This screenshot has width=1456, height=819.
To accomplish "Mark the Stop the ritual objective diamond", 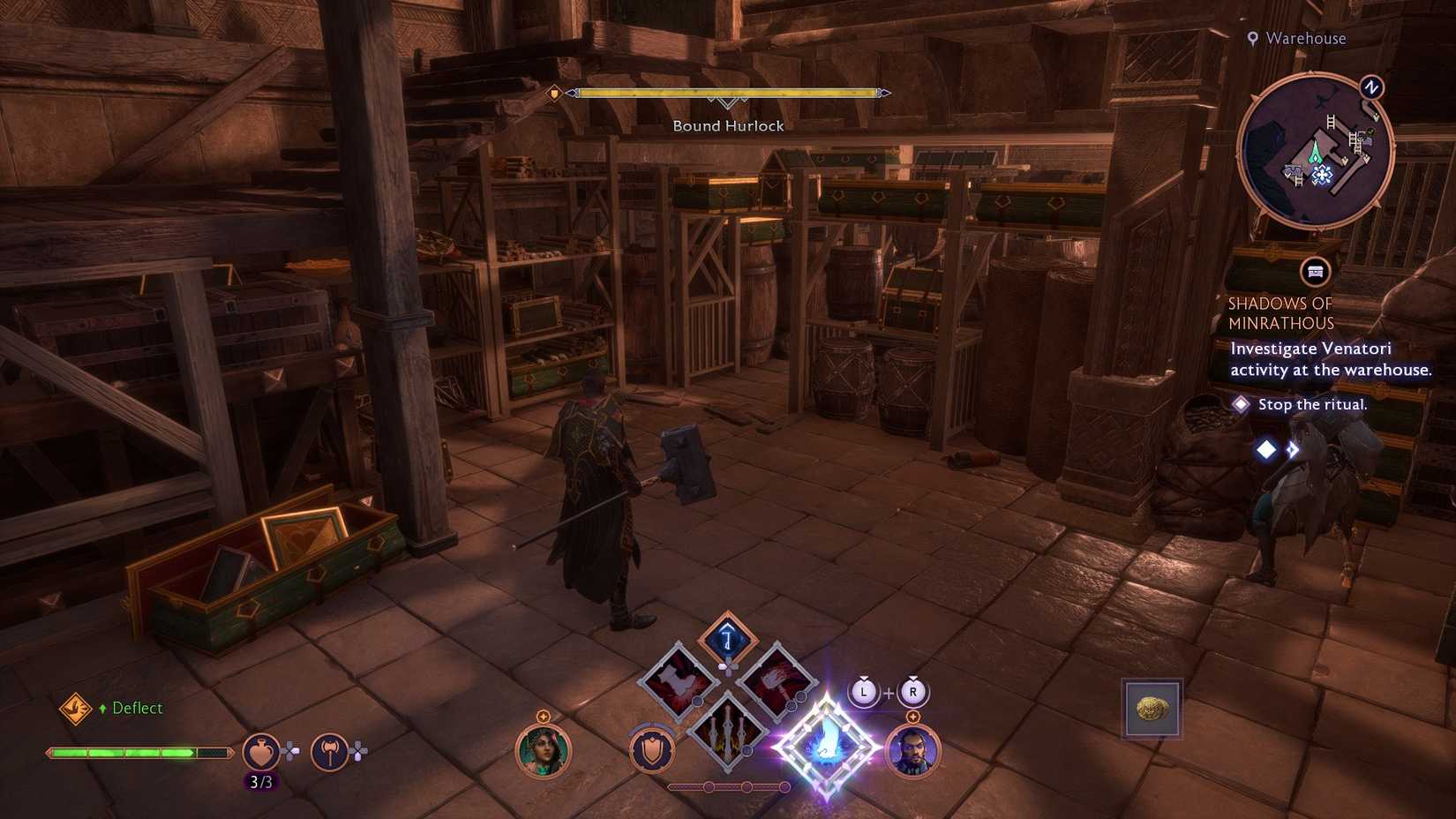I will 1243,403.
